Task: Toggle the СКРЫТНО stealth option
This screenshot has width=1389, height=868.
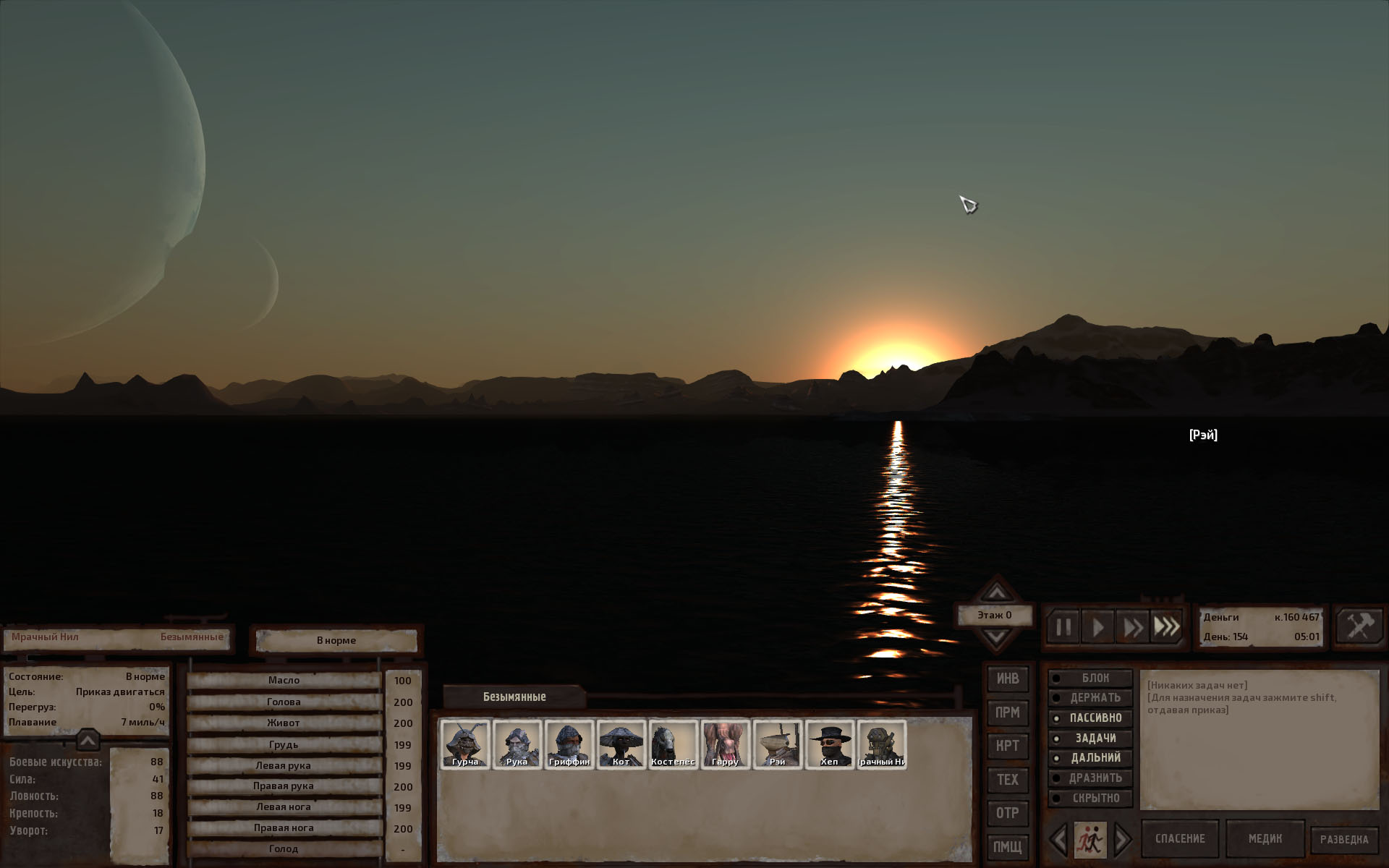Action: pyautogui.click(x=1090, y=799)
